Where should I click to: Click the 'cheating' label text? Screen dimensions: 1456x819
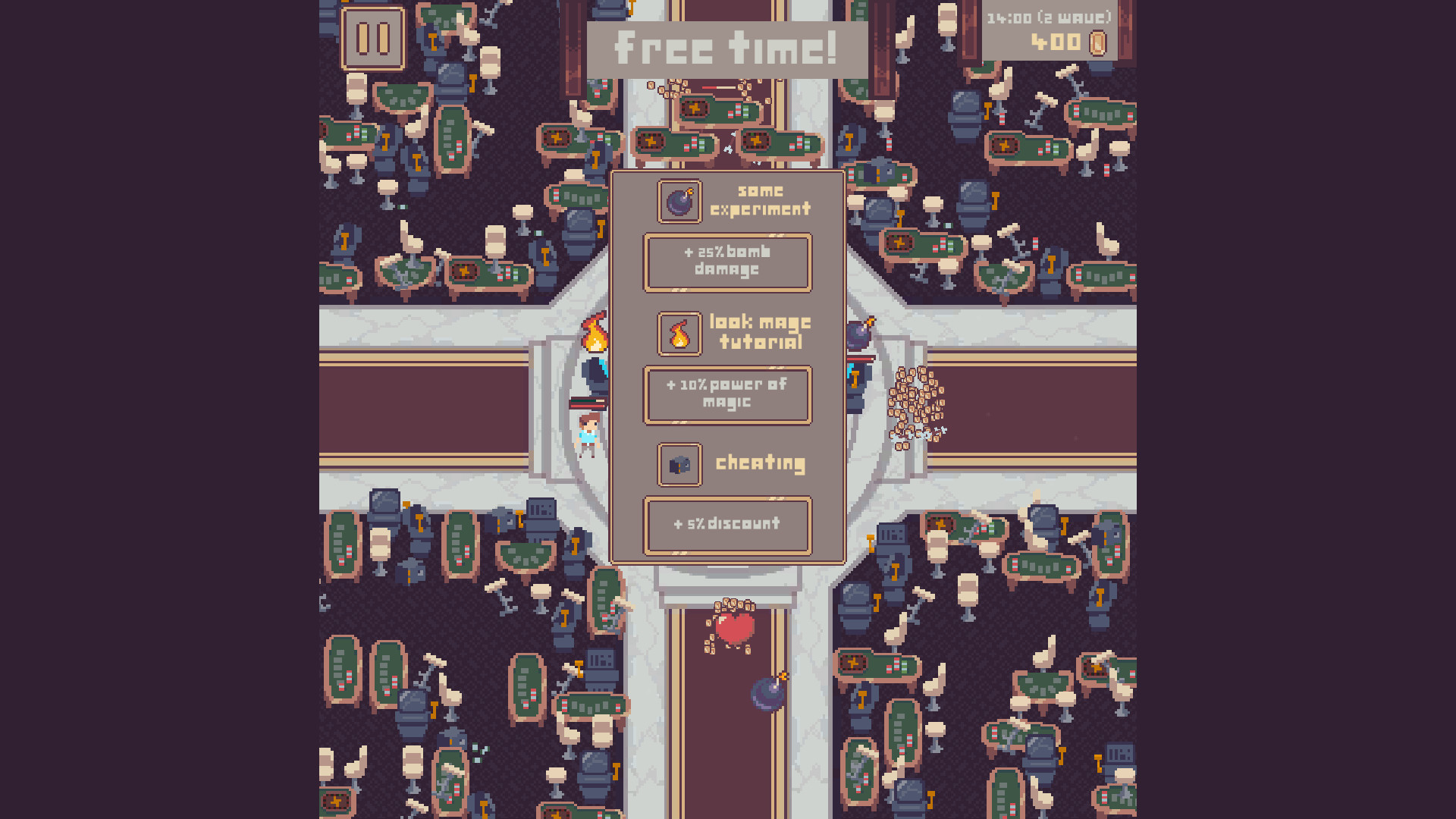(x=760, y=463)
